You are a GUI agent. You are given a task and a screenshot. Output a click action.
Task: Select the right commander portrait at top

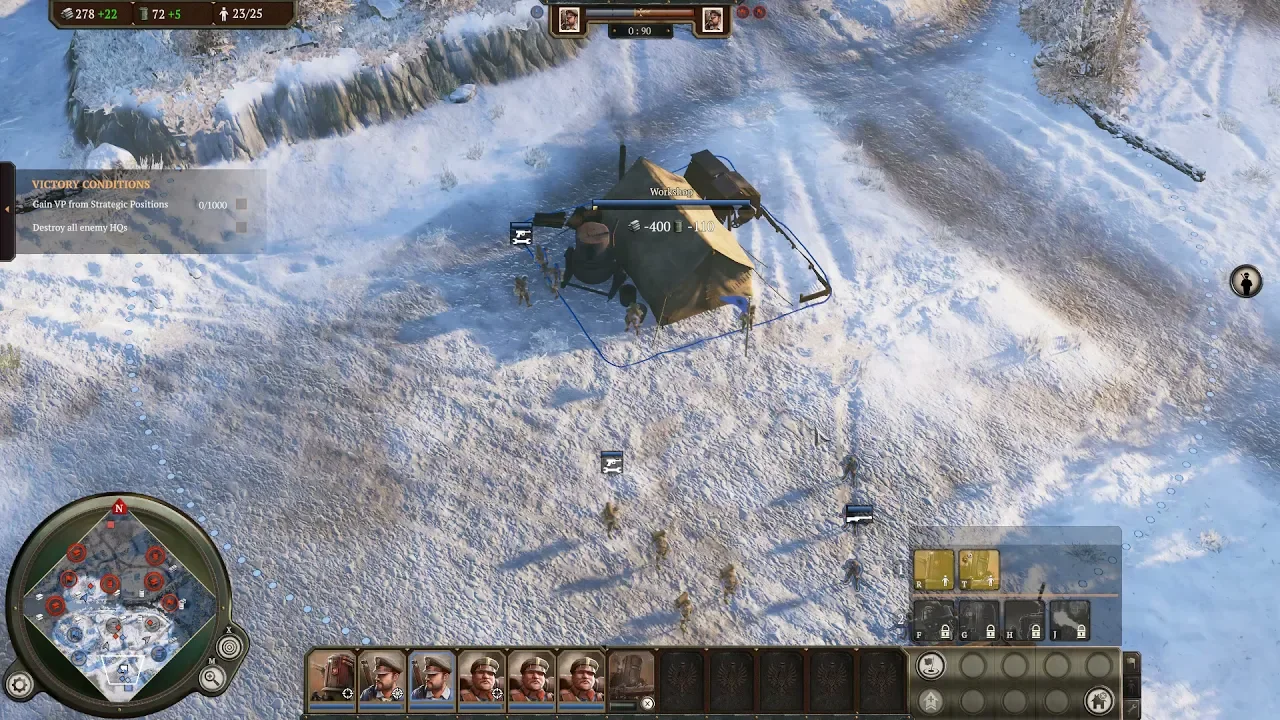point(713,20)
